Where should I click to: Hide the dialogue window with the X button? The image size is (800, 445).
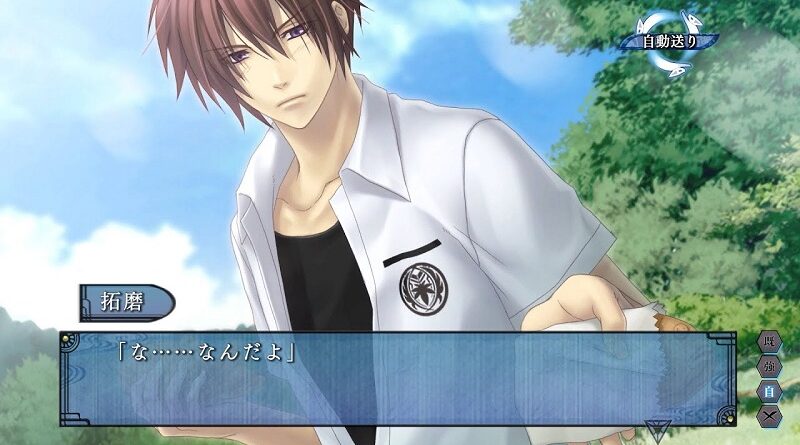click(769, 413)
